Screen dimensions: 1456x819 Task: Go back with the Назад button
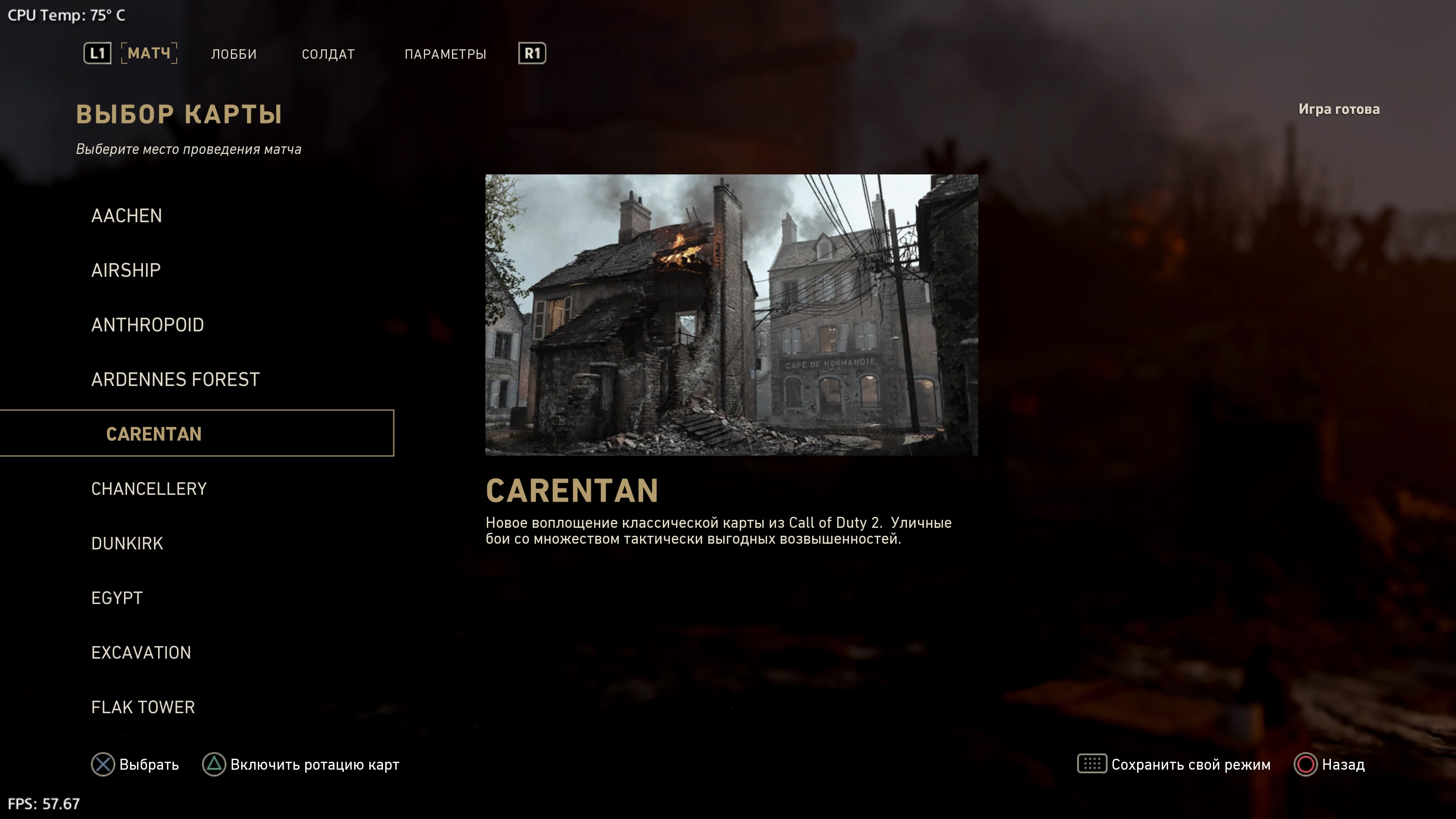(x=1330, y=765)
